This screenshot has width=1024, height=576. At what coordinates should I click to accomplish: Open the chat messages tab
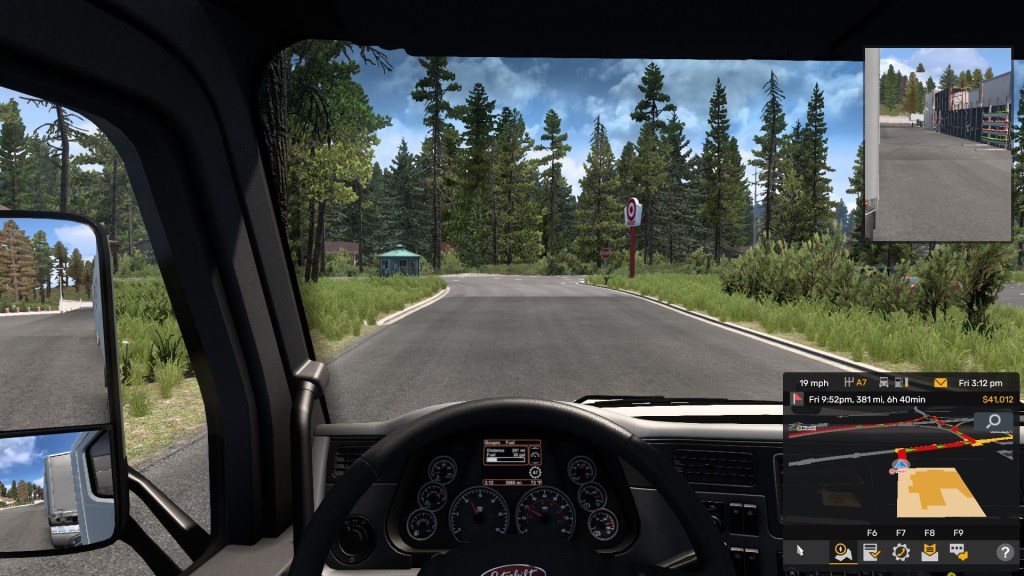[958, 551]
